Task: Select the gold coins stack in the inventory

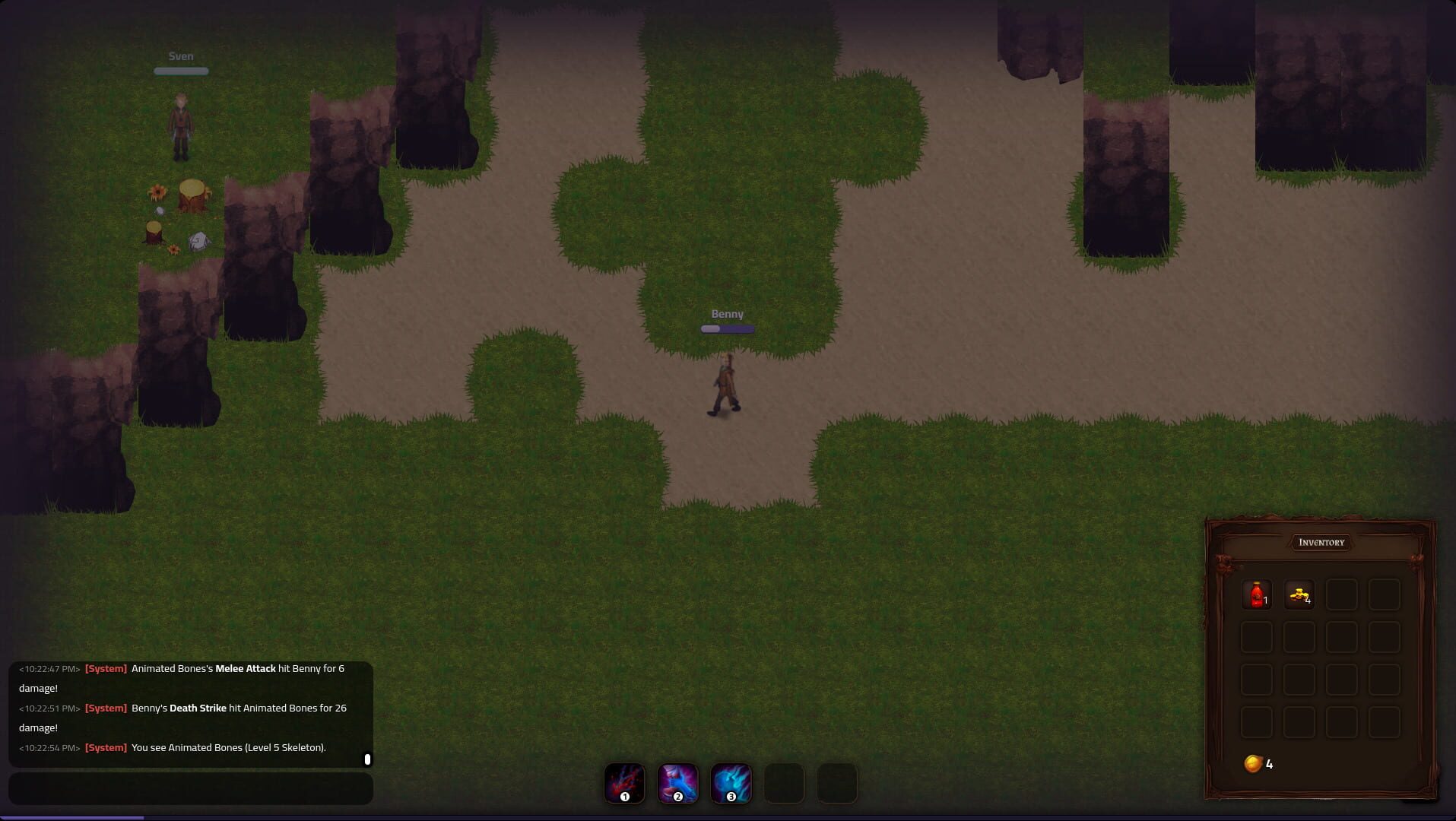Action: tap(1299, 594)
